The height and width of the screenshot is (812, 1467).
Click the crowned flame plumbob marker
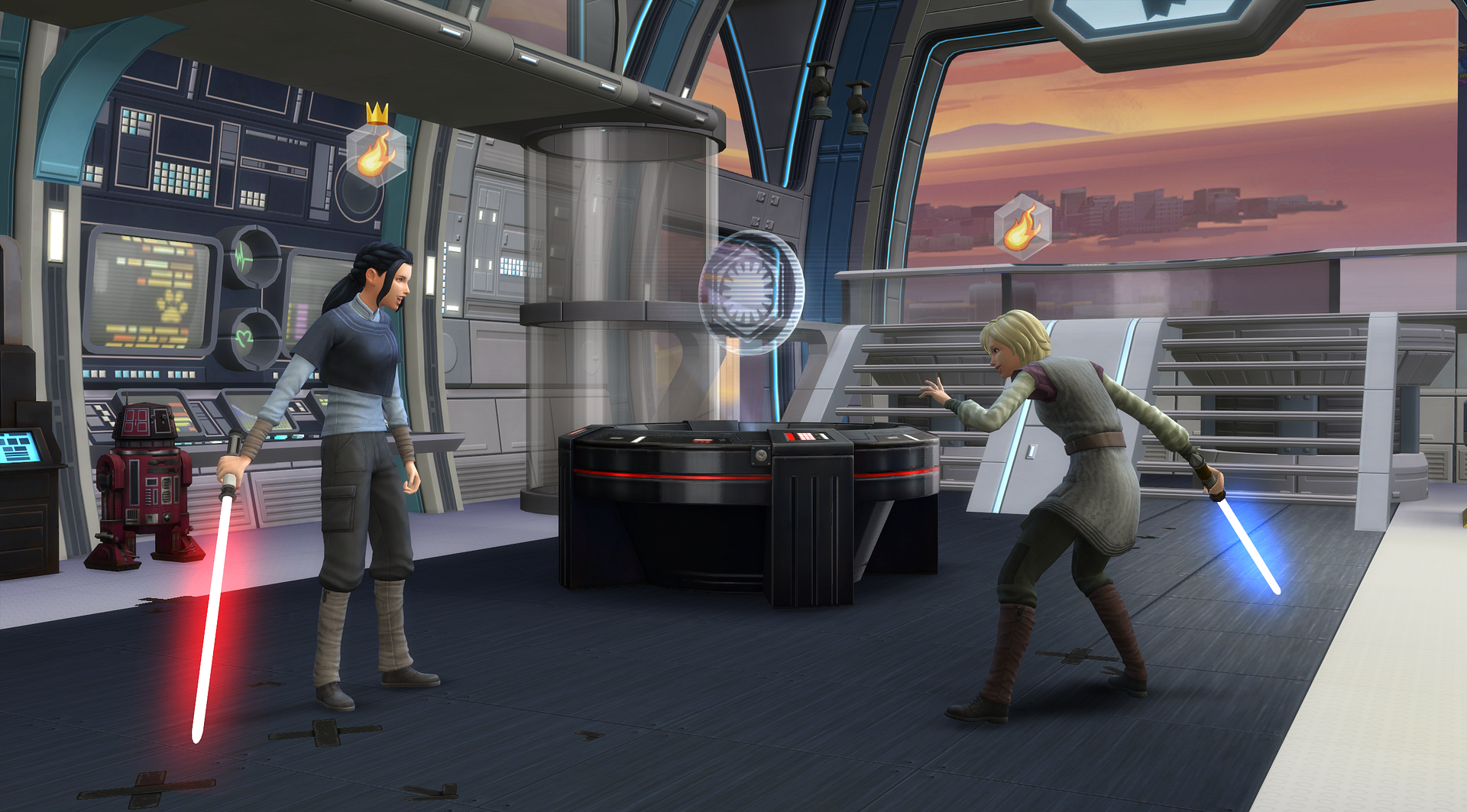pyautogui.click(x=374, y=153)
